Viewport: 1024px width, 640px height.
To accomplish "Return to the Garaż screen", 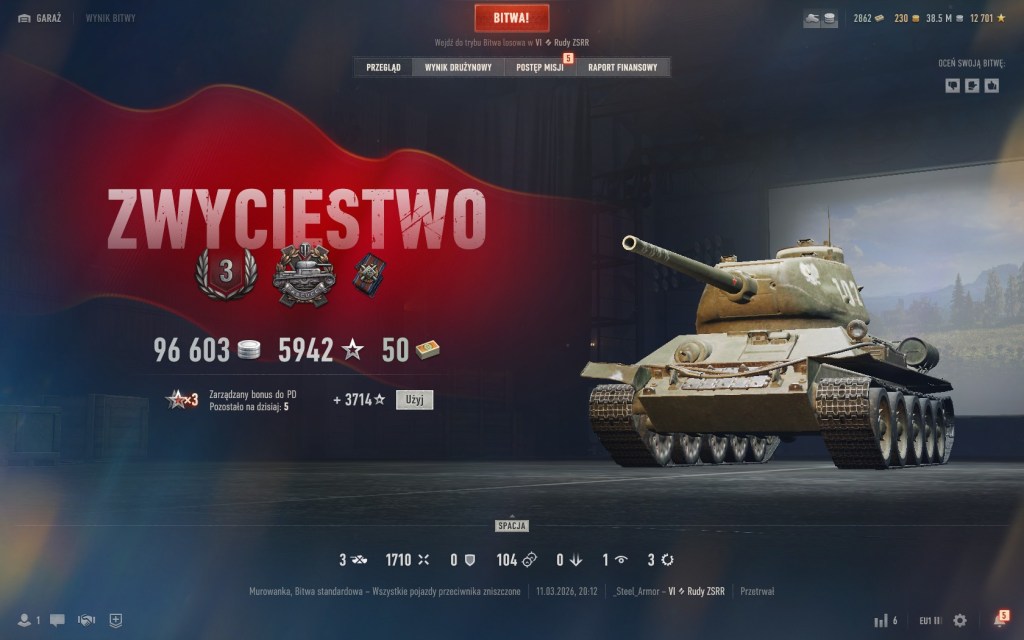I will 40,18.
